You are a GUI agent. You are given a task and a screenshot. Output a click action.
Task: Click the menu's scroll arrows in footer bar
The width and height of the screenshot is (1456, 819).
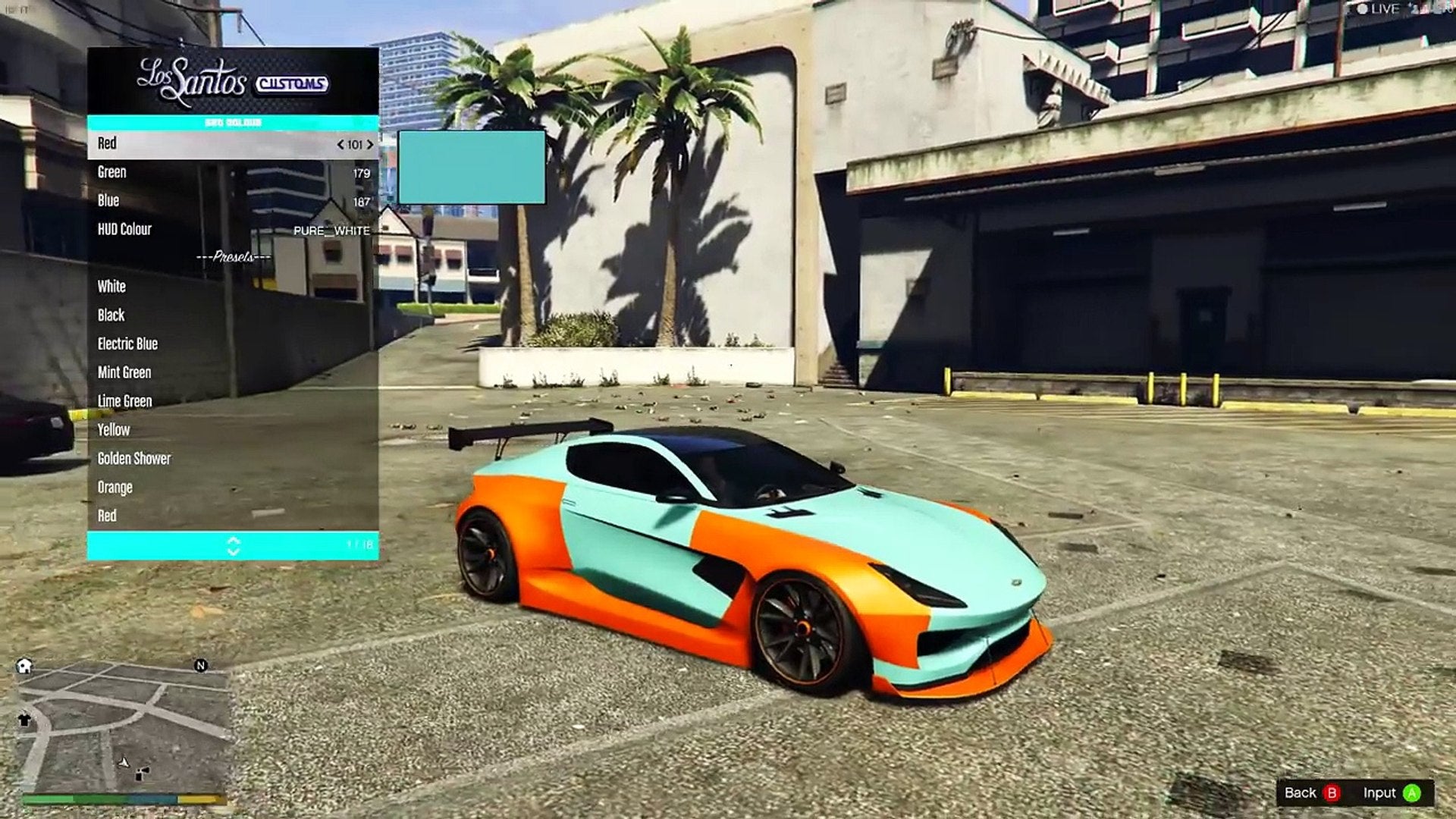[x=233, y=546]
